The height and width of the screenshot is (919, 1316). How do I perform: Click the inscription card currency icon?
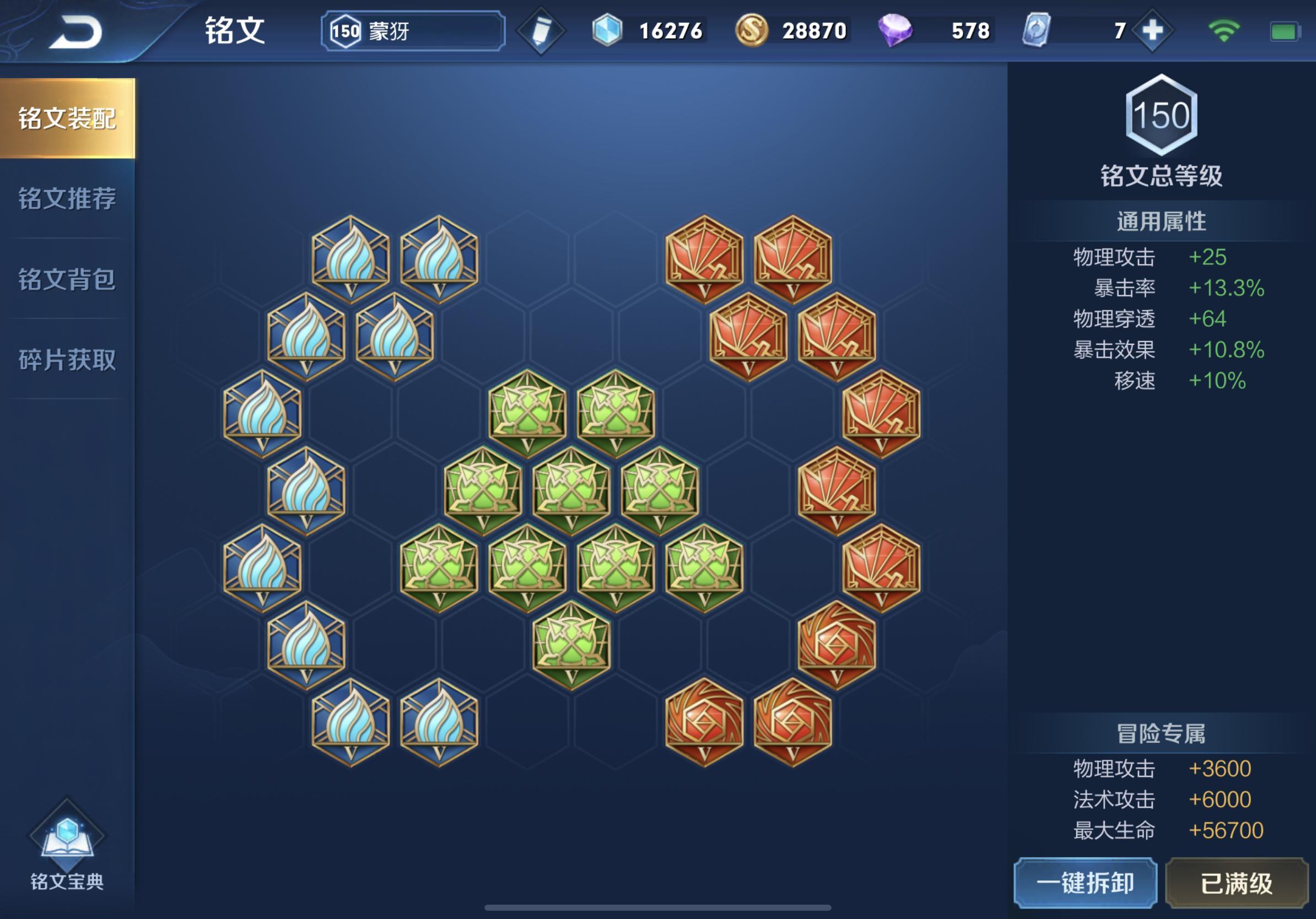(x=1035, y=31)
